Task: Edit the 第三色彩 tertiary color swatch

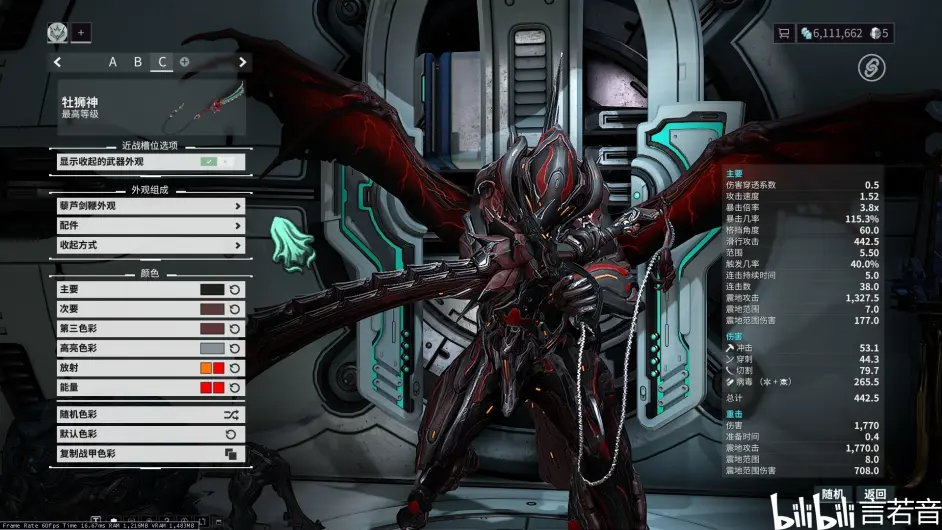Action: 212,329
